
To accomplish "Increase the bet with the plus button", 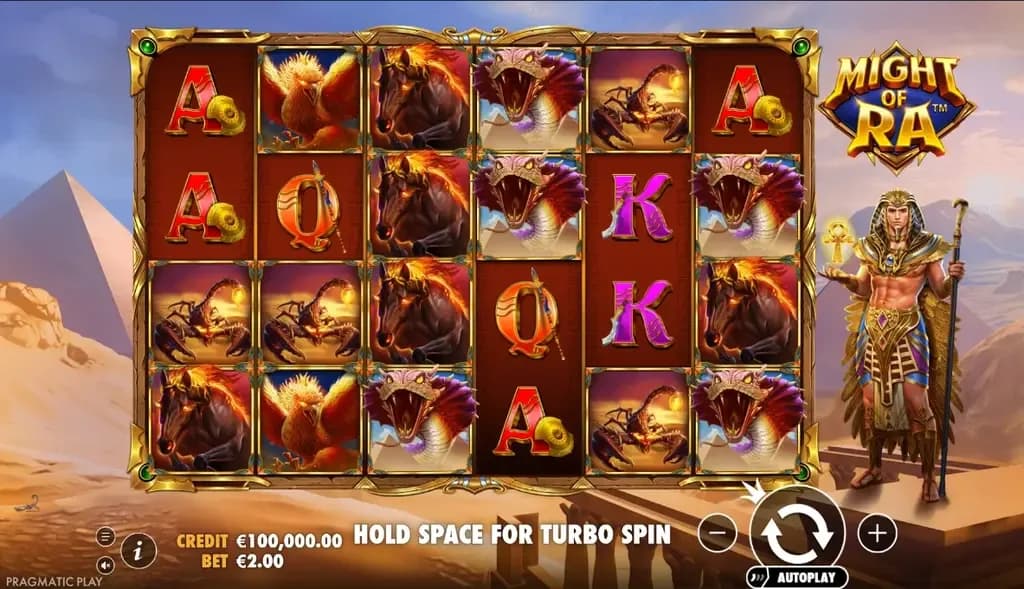I will click(x=877, y=533).
